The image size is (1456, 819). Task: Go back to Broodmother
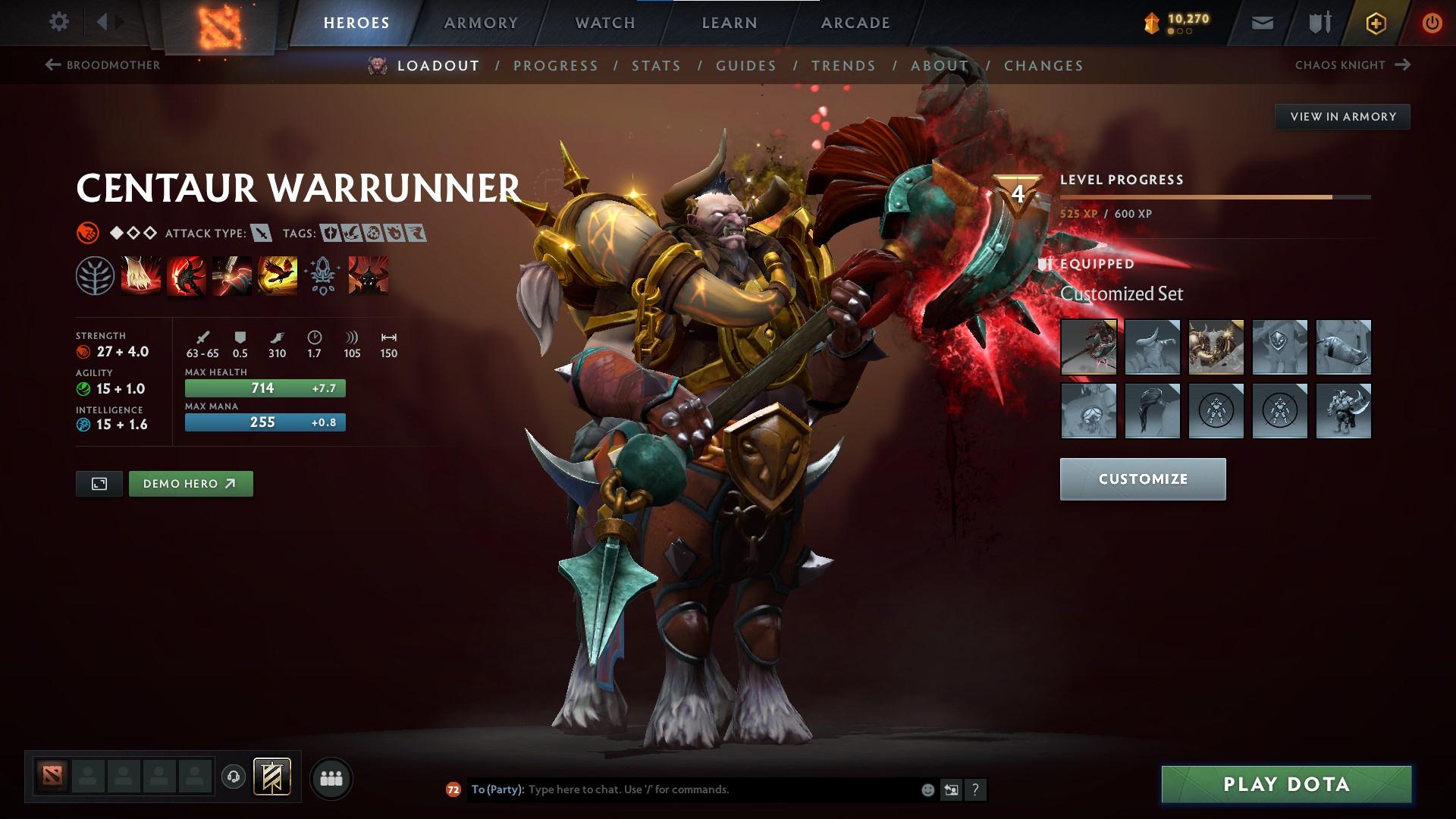point(112,65)
